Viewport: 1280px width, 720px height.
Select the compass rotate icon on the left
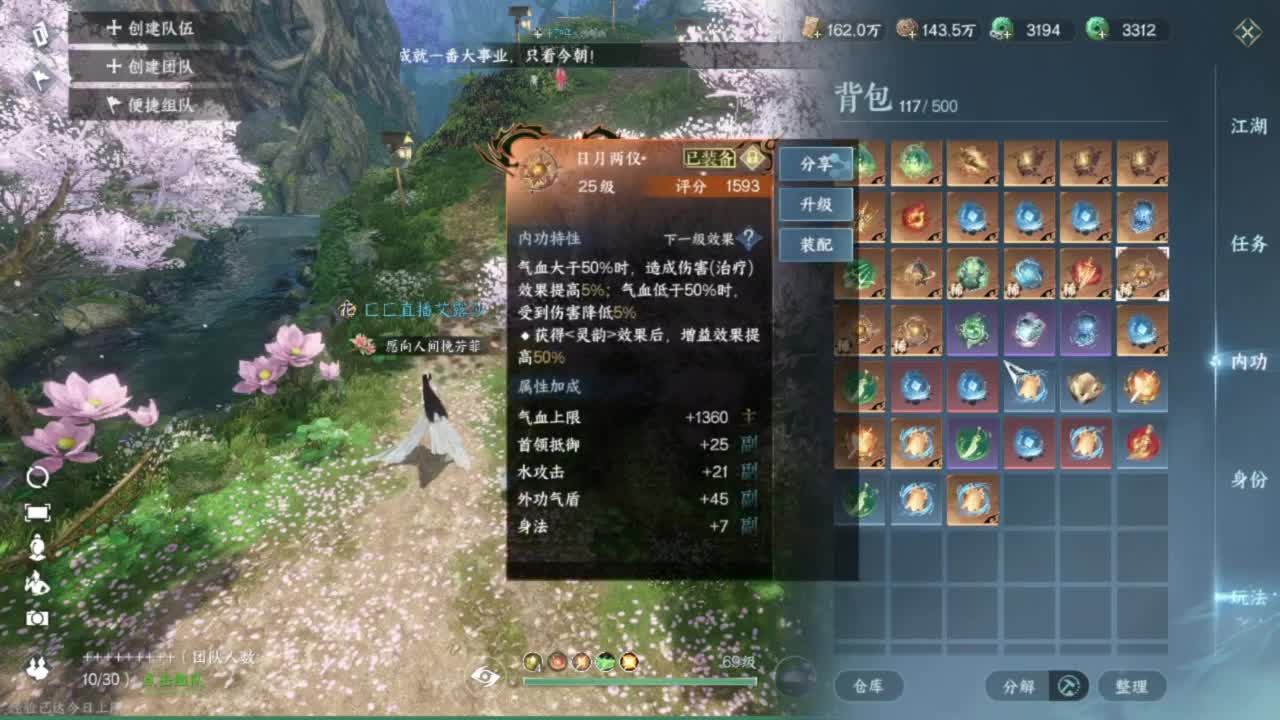coord(37,477)
